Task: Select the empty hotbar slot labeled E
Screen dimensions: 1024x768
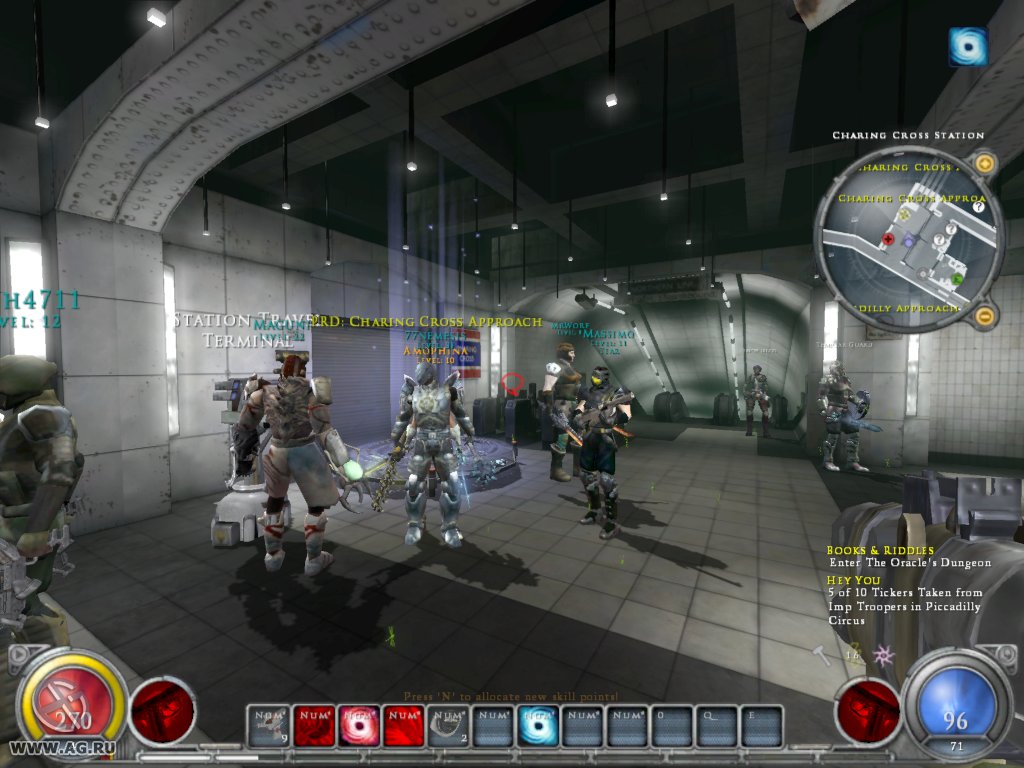Action: click(762, 726)
